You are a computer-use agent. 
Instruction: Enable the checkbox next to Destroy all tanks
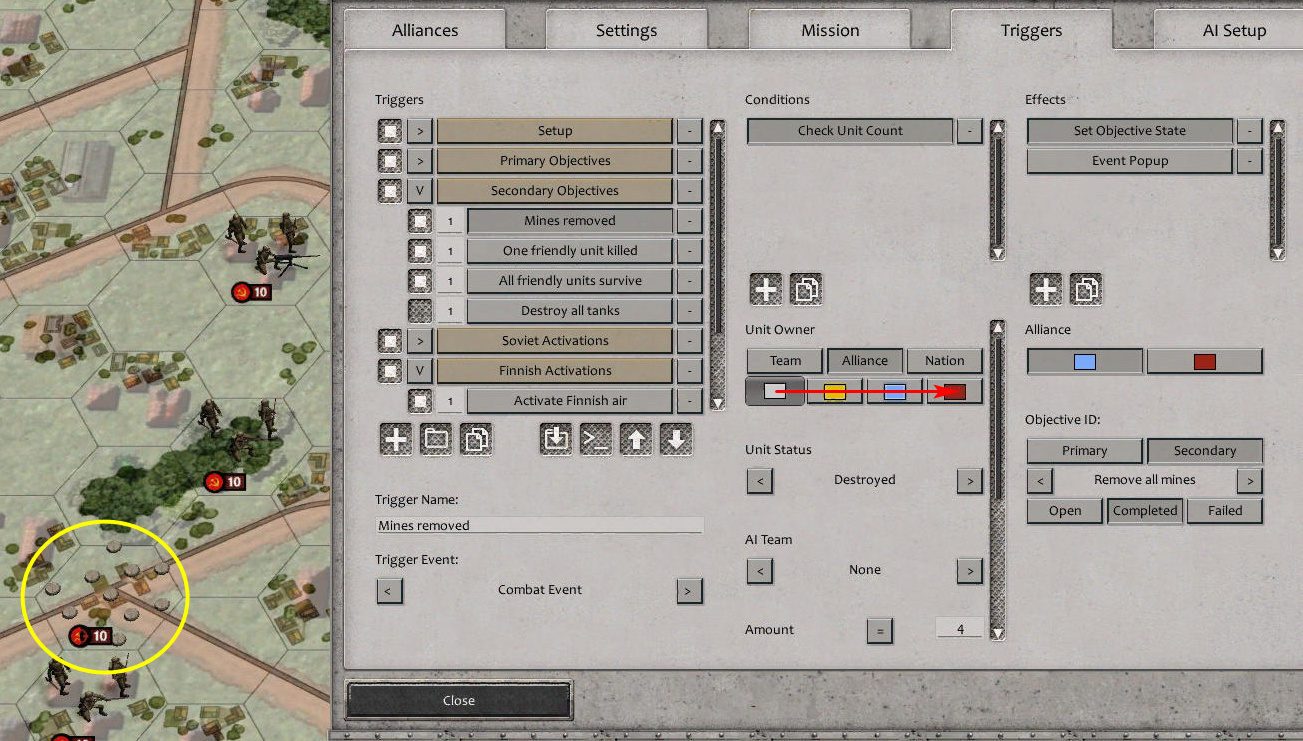pos(419,310)
